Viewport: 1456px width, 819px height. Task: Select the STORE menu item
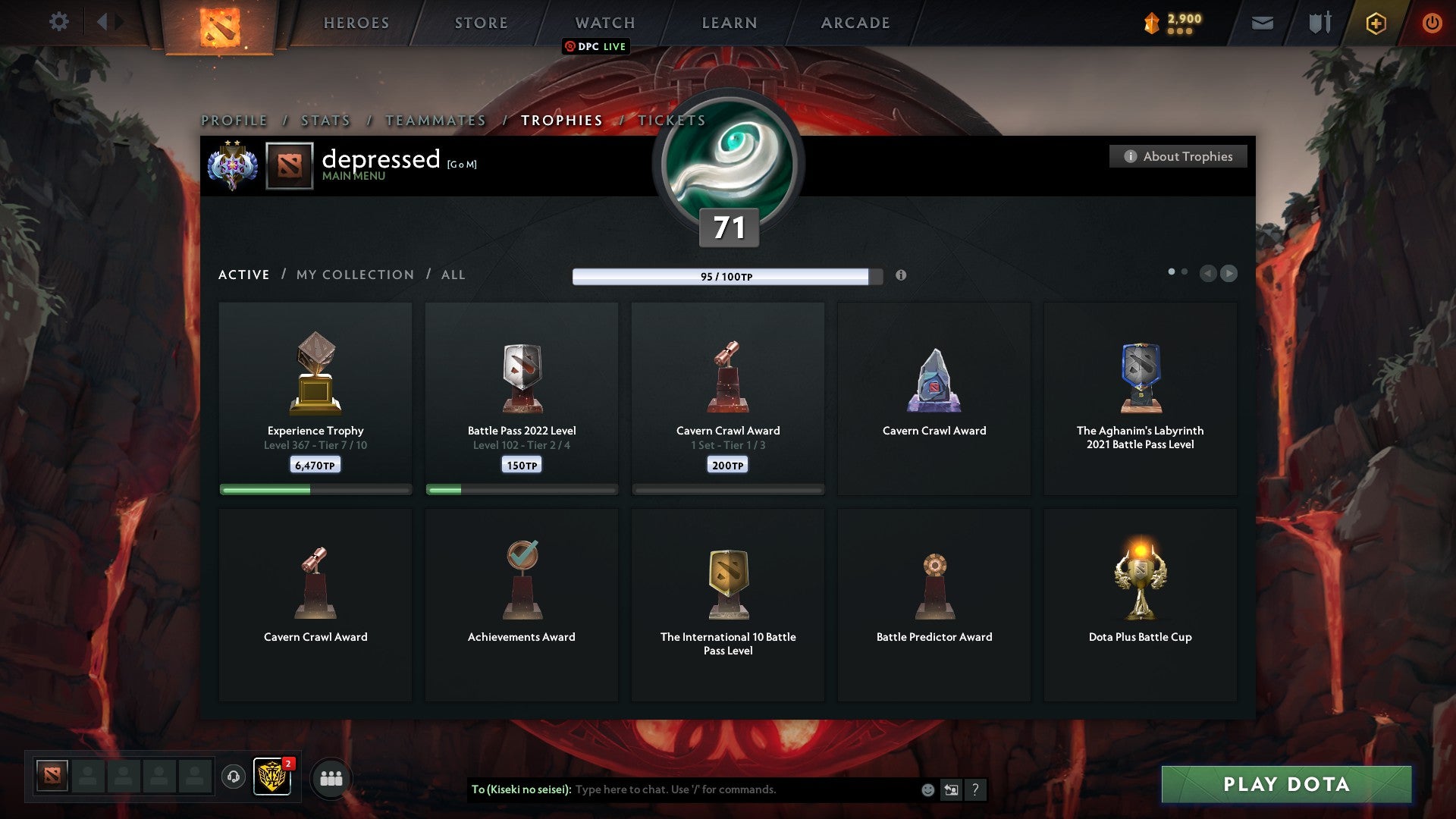click(x=480, y=23)
